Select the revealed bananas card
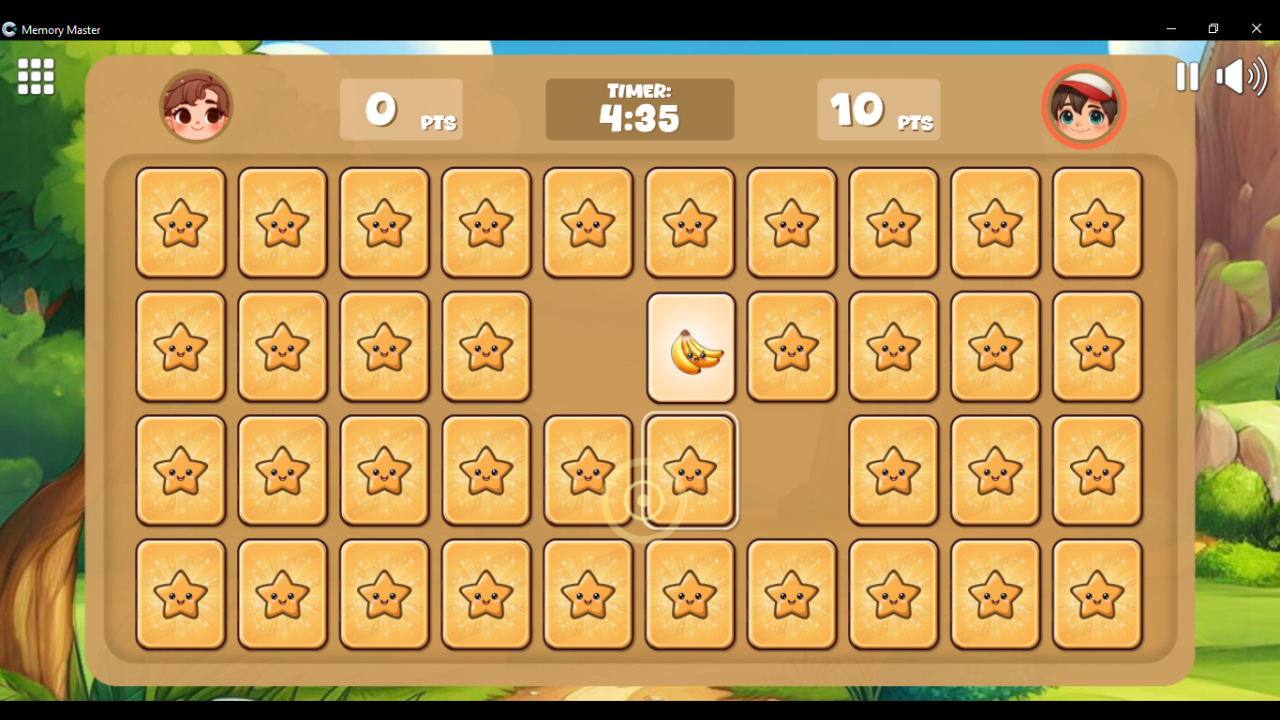This screenshot has height=720, width=1280. click(x=691, y=347)
